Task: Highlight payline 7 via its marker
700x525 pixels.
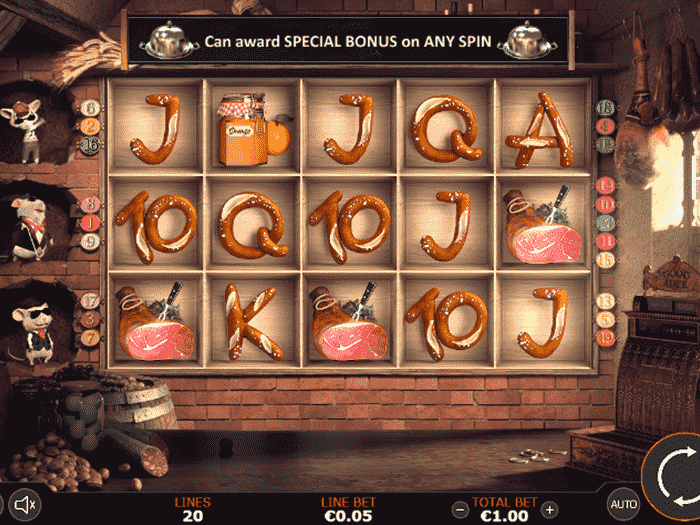Action: [x=91, y=337]
